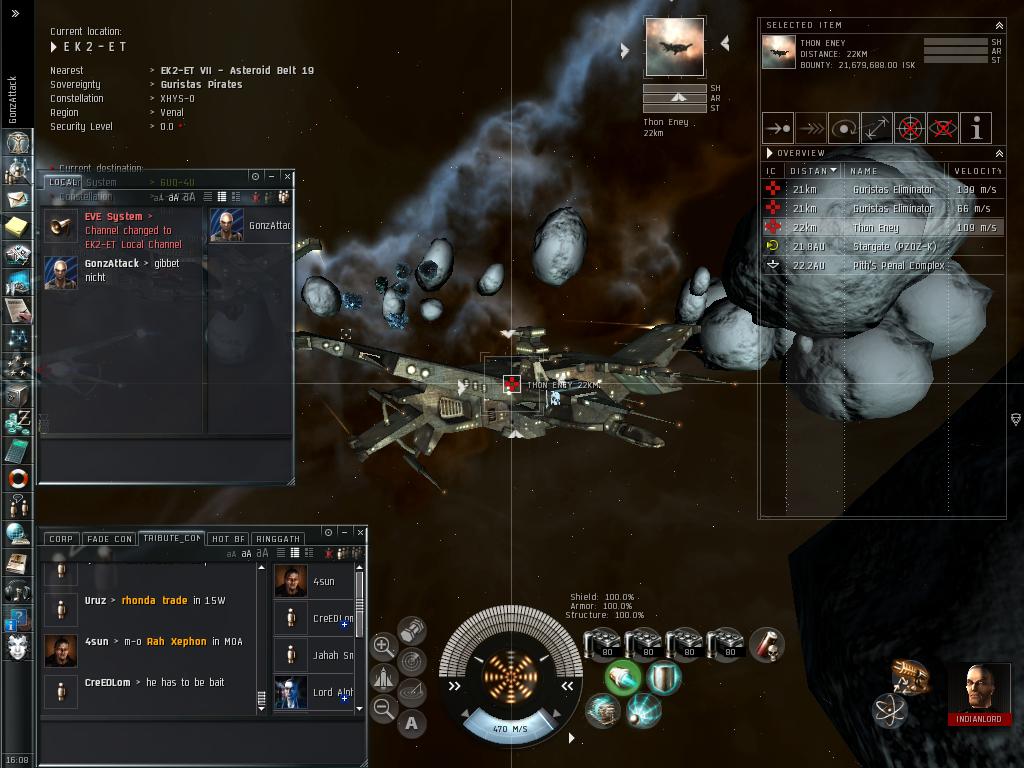The height and width of the screenshot is (768, 1024).
Task: Select Stargate (PZOZ-K) overview row
Action: 898,247
